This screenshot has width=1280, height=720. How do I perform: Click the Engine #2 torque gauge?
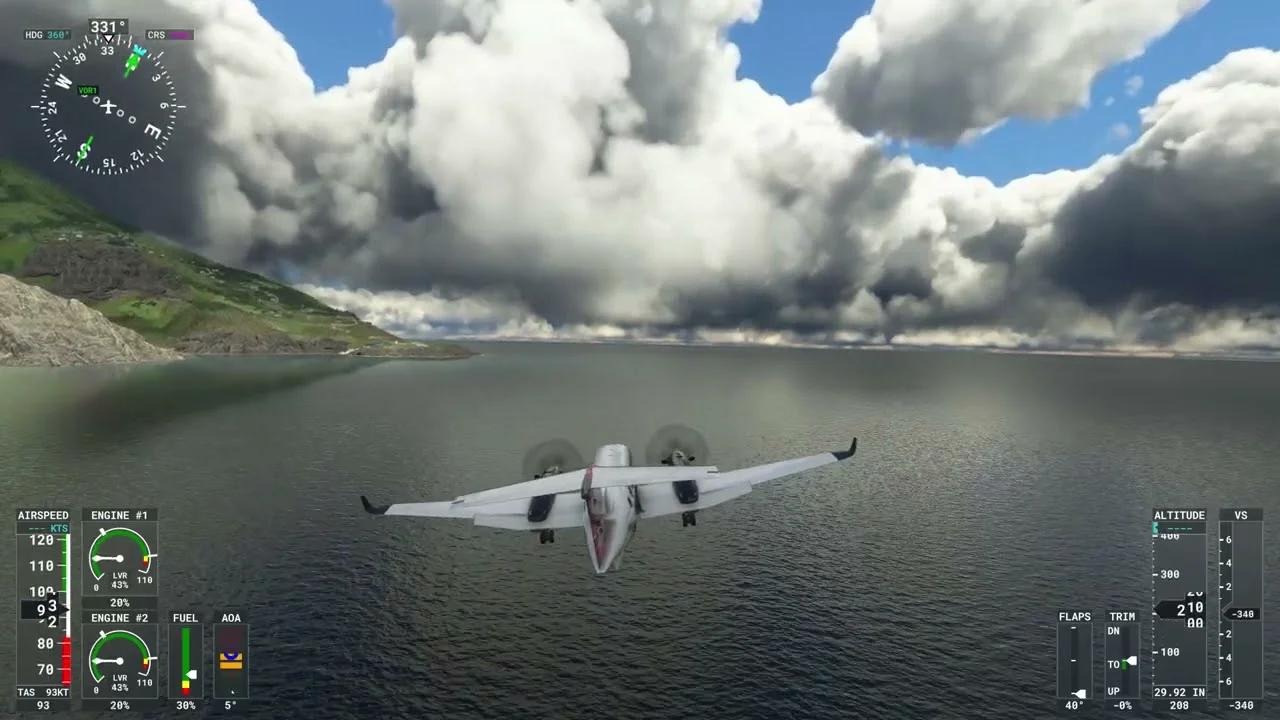118,661
